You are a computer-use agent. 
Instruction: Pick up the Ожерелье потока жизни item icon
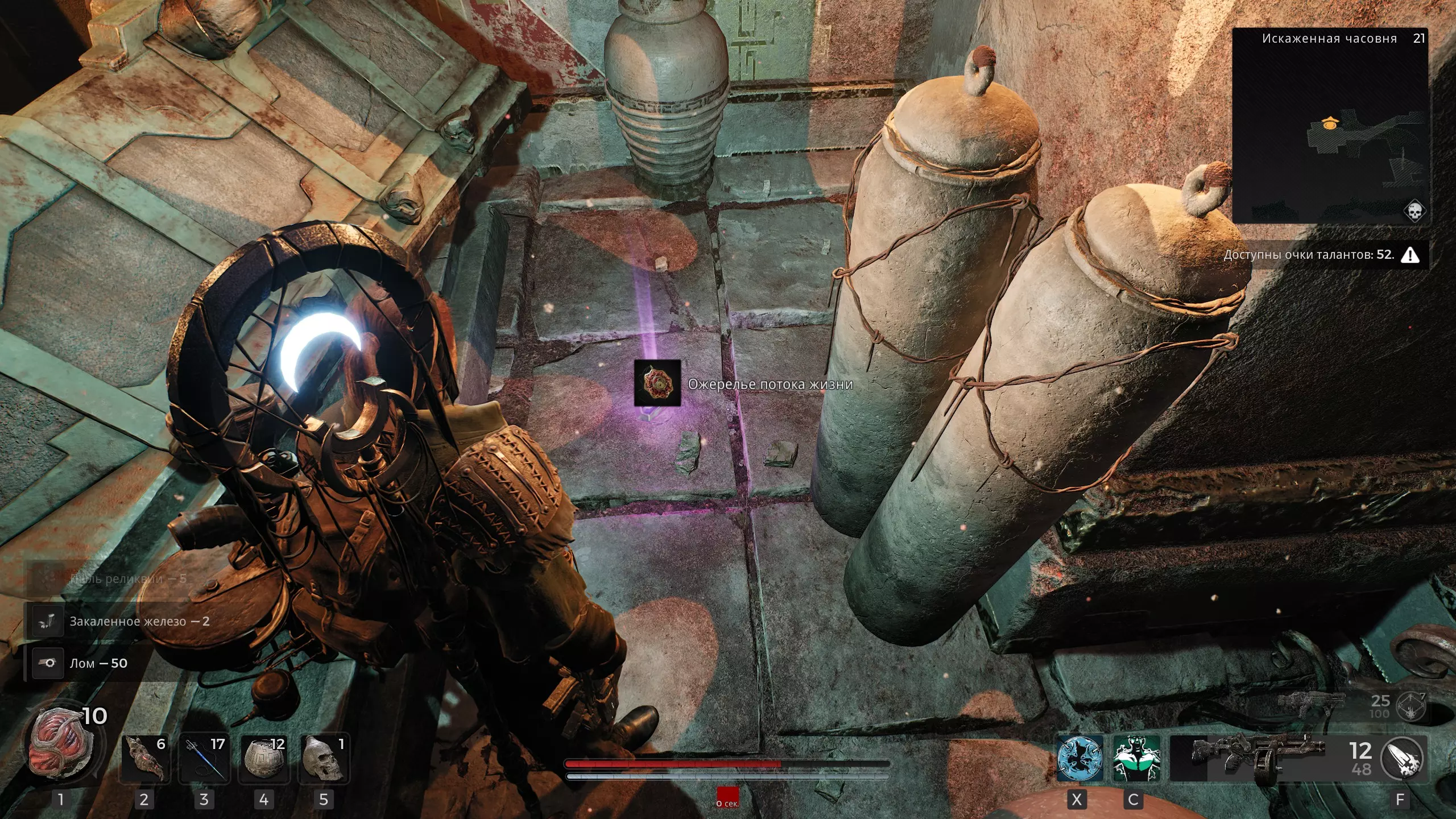coord(657,383)
